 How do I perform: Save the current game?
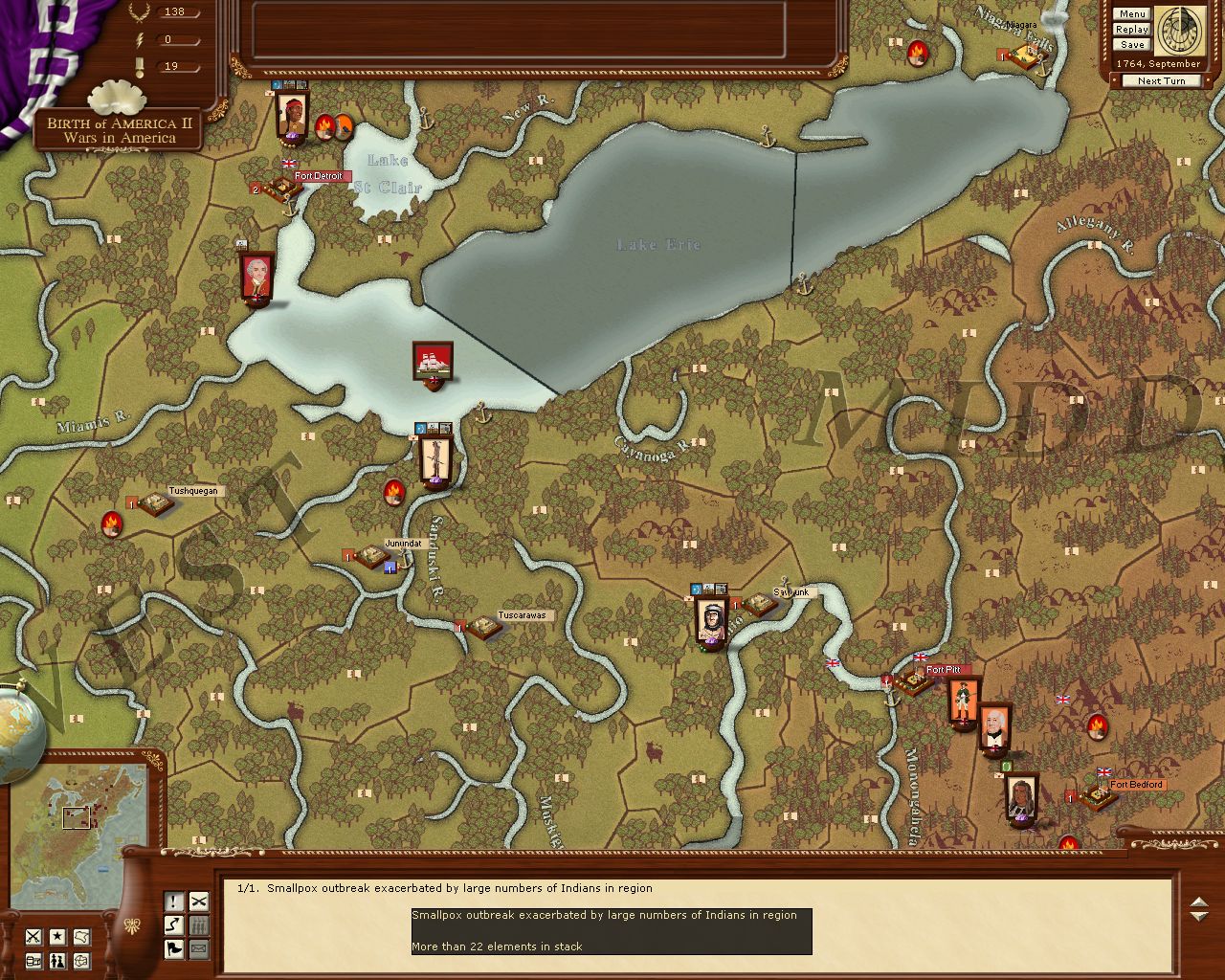tap(1131, 45)
